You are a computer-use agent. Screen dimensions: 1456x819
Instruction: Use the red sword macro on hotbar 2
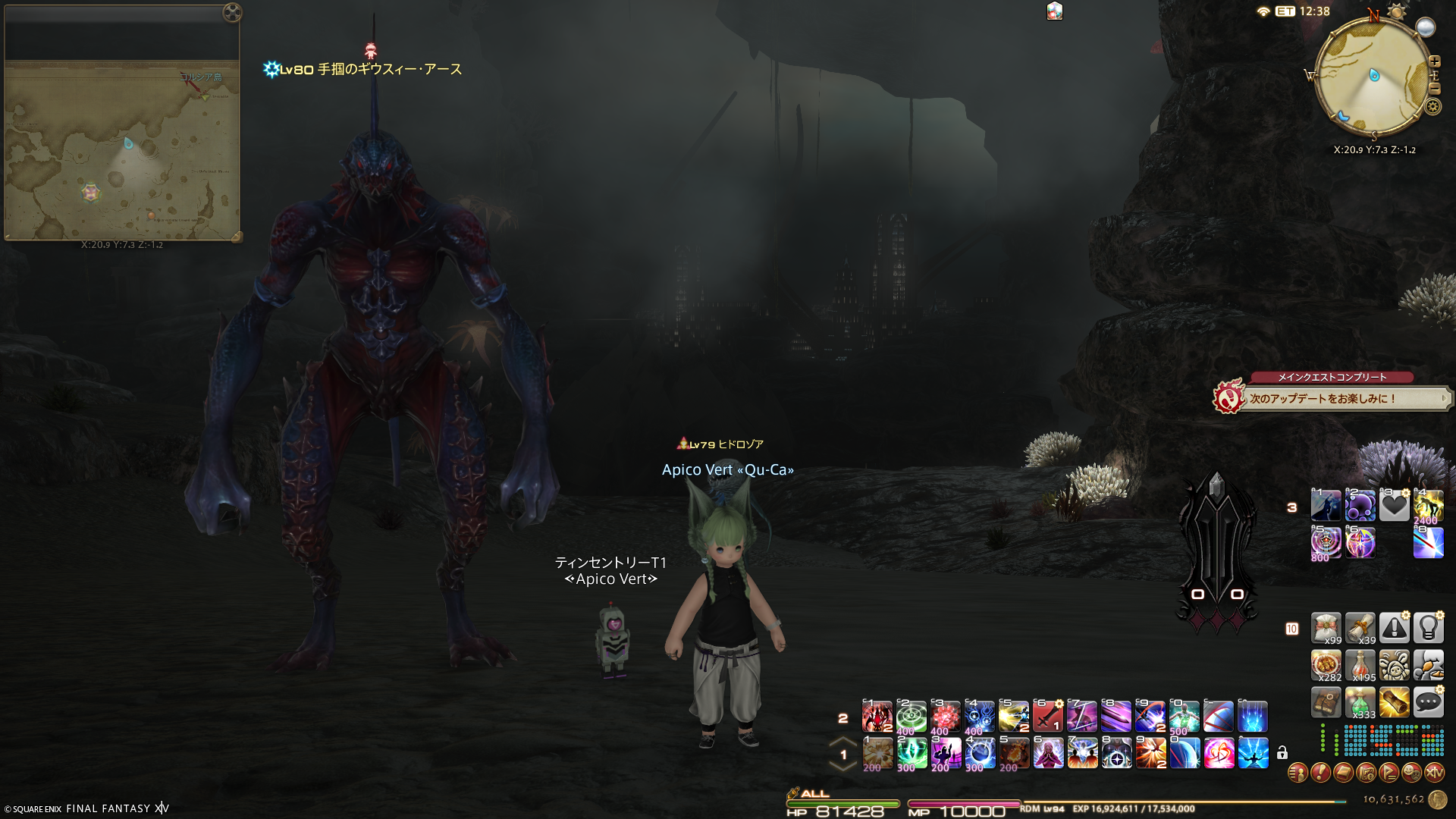(1047, 716)
